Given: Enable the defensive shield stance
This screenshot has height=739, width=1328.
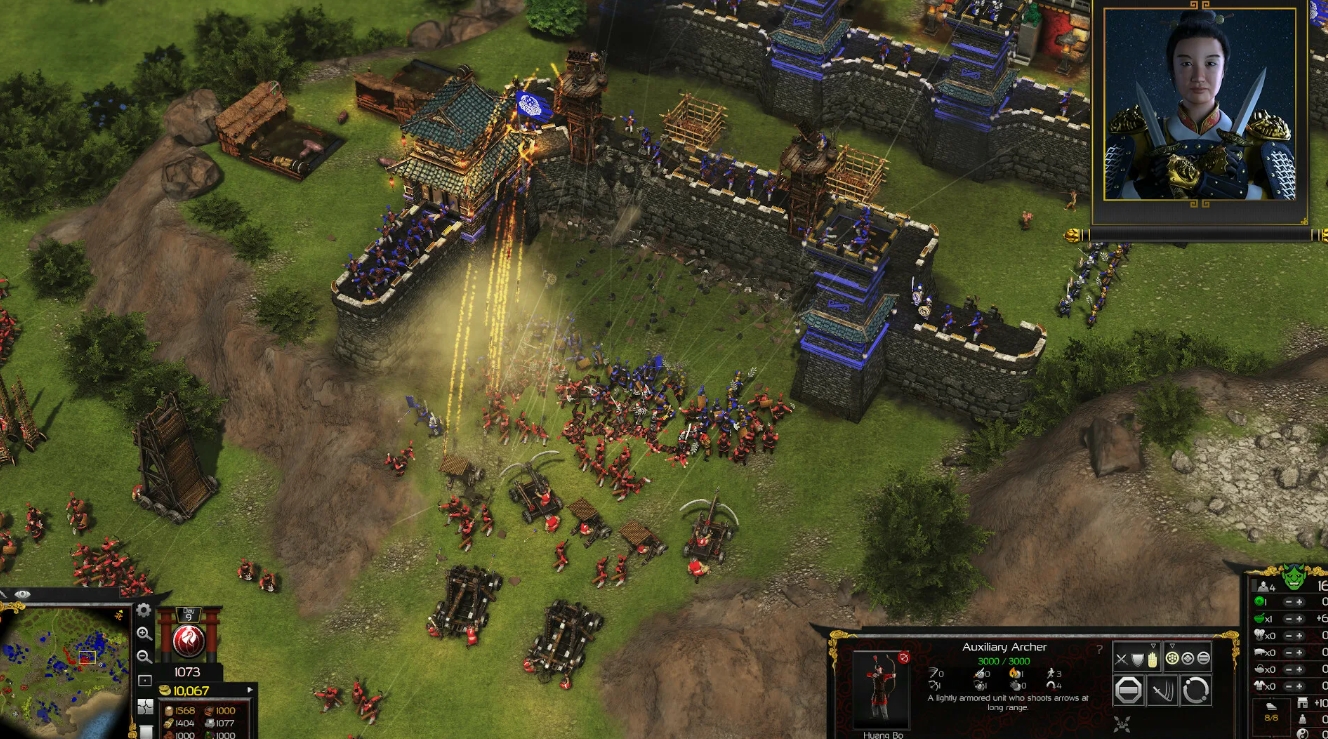Looking at the screenshot, I should [1137, 658].
